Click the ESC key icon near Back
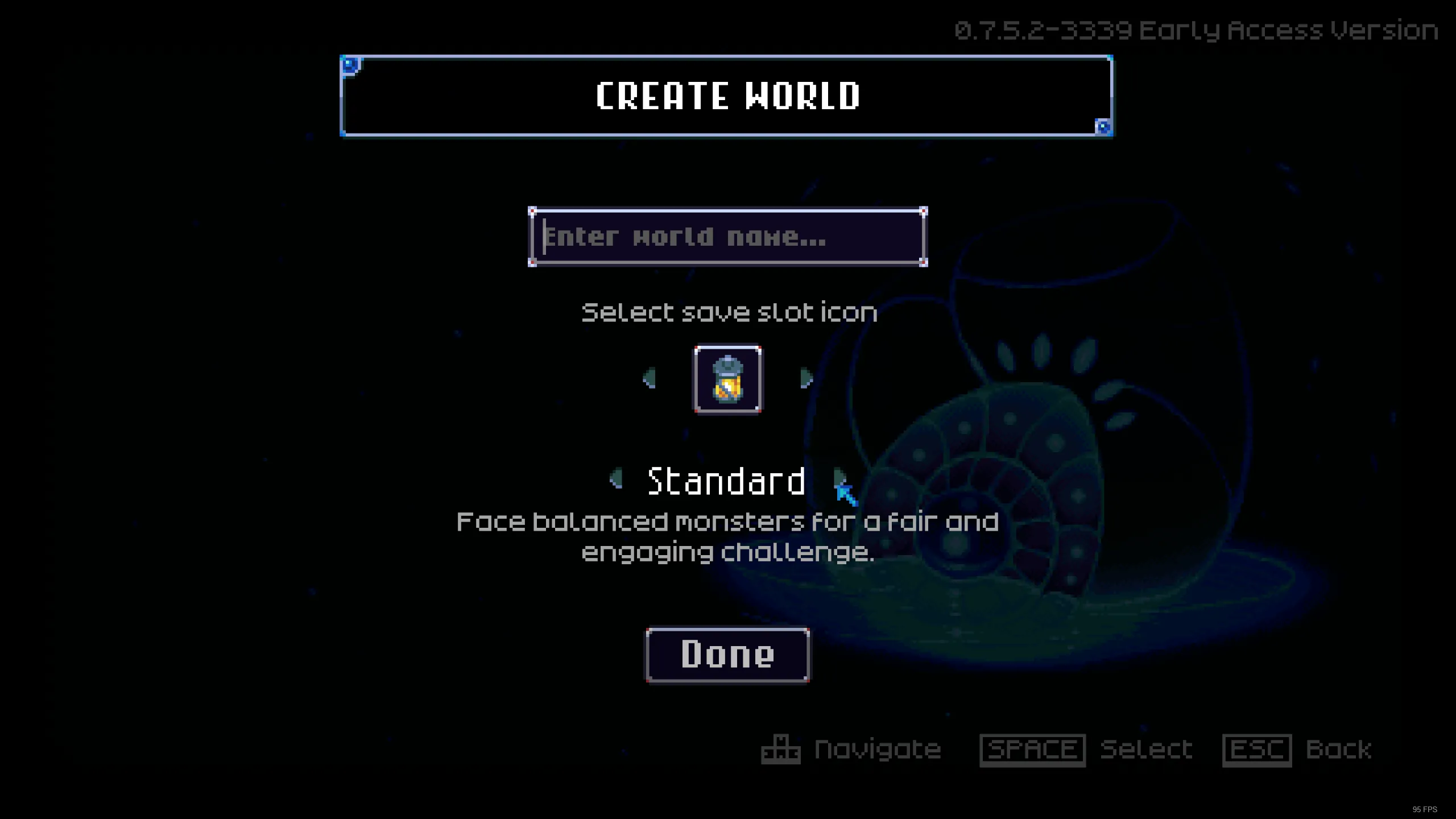 [x=1258, y=748]
